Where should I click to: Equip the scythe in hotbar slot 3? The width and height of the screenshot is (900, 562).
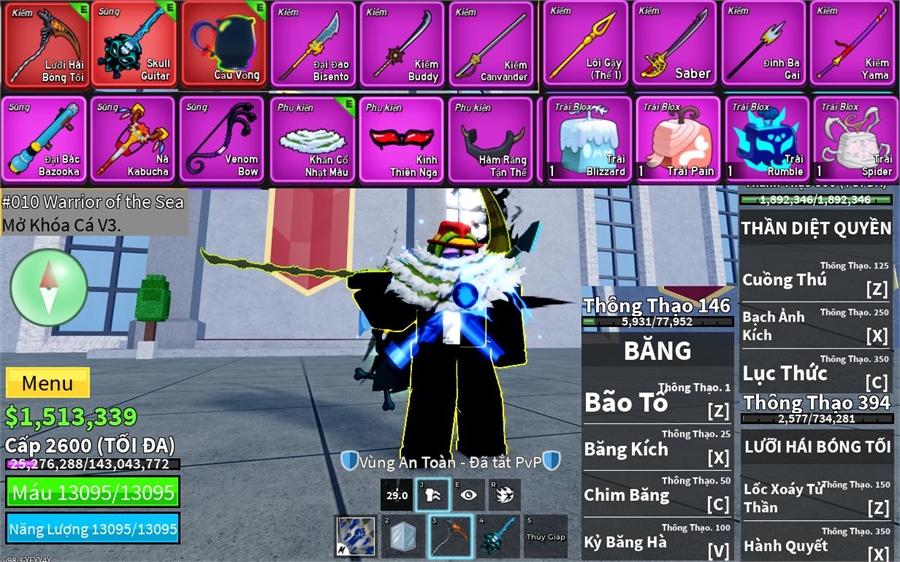coord(449,536)
